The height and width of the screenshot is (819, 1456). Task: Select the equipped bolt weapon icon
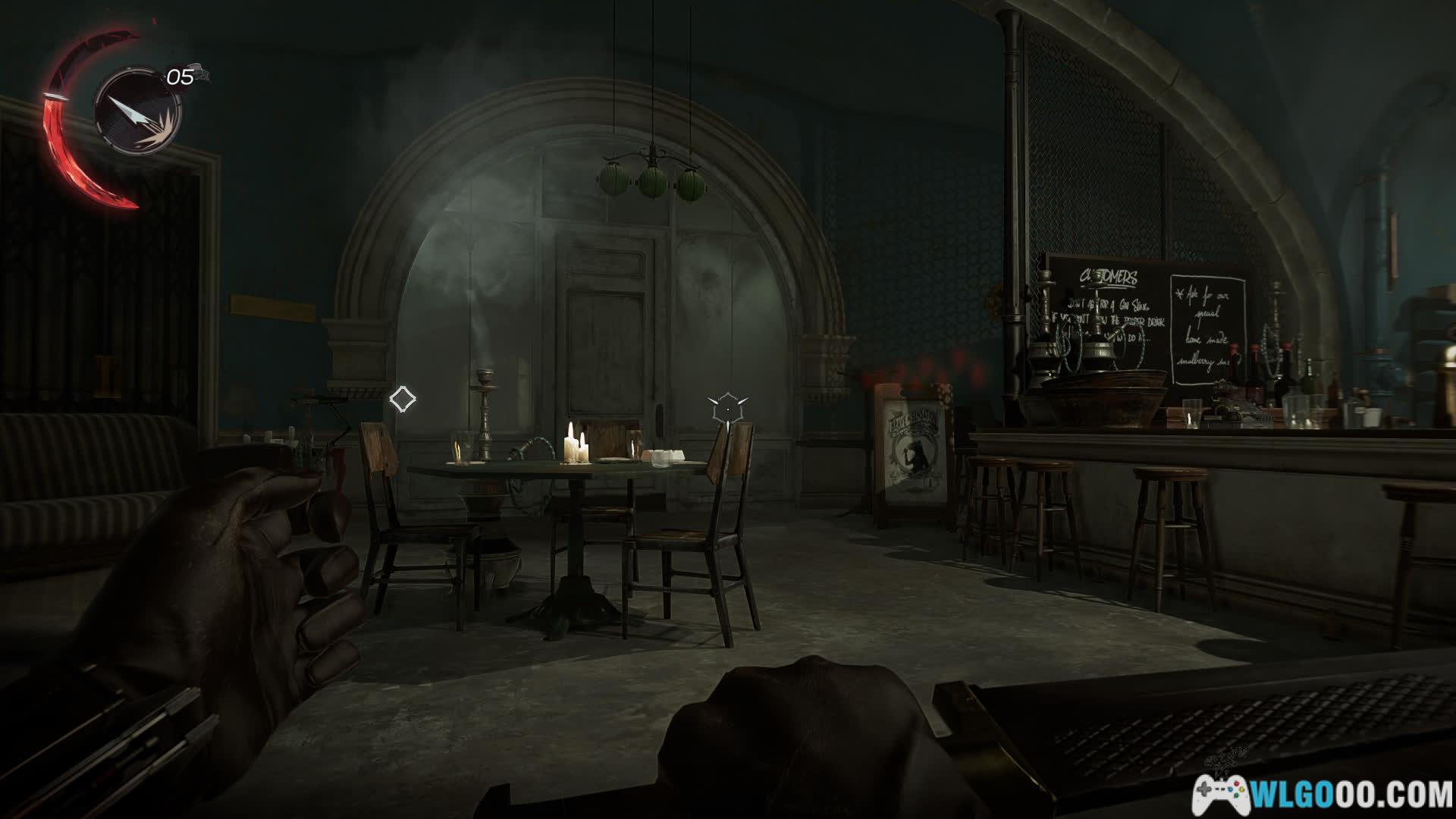(x=137, y=112)
